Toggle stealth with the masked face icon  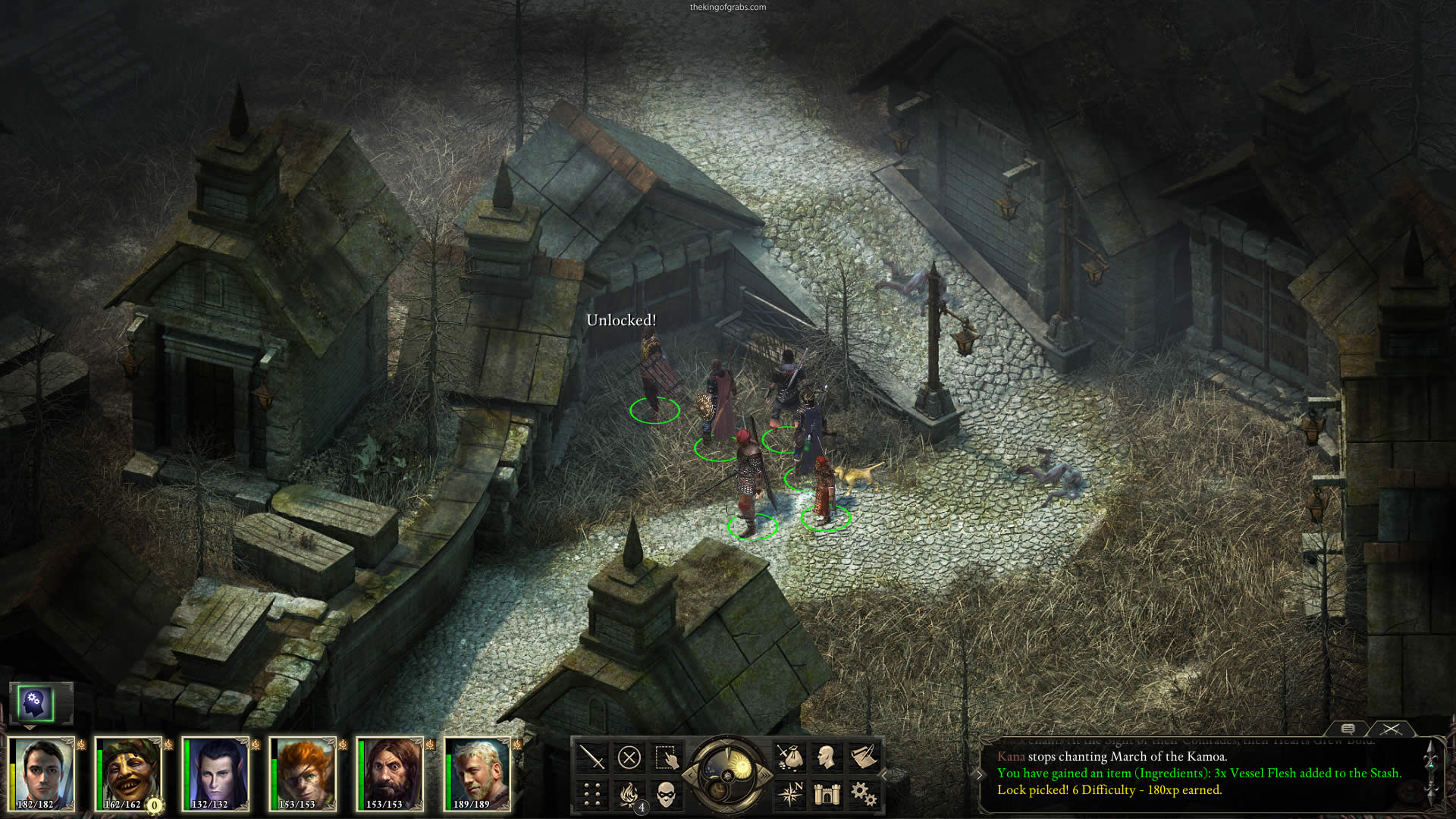pyautogui.click(x=666, y=794)
